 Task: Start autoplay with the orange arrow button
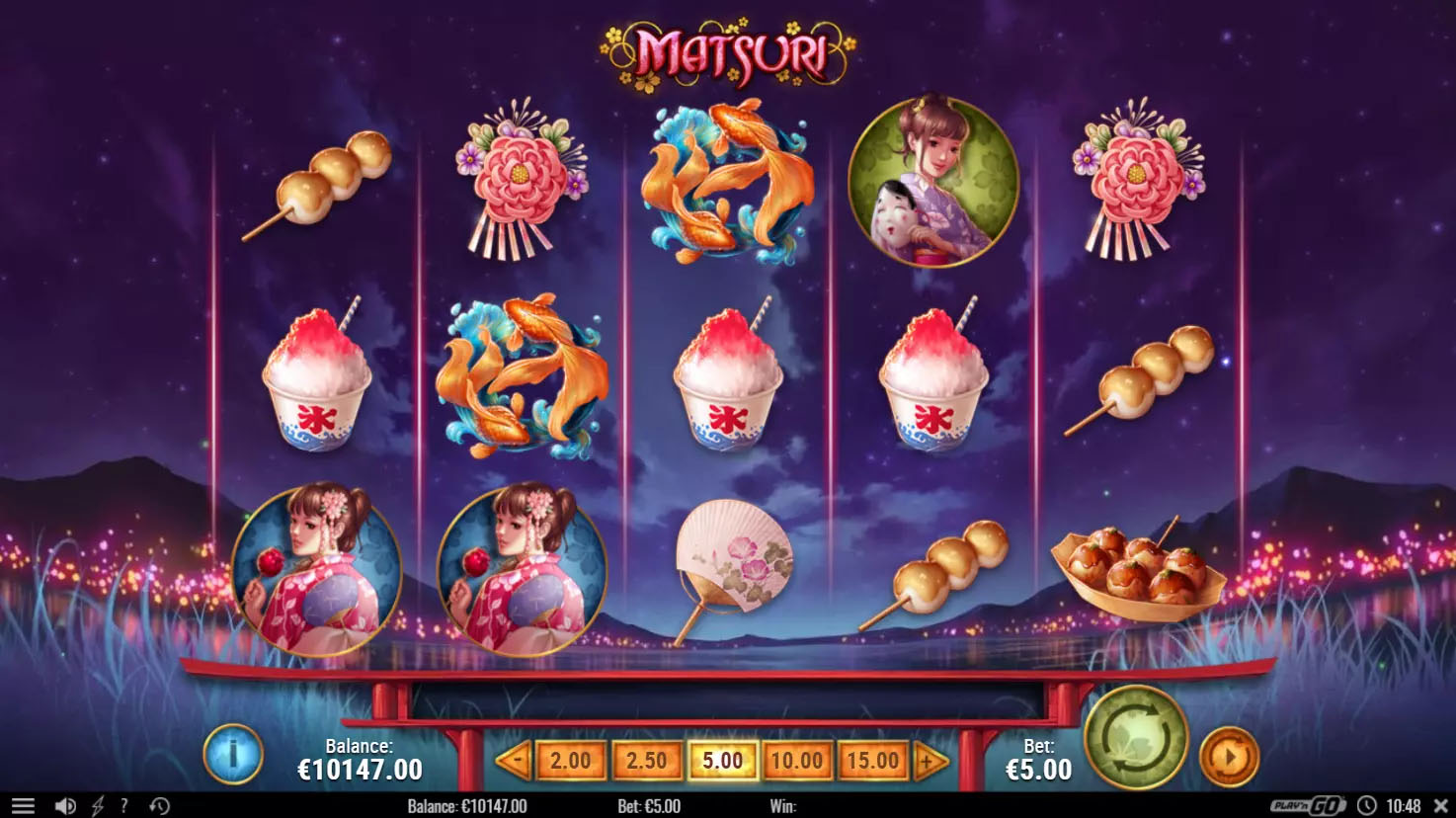coord(1229,757)
